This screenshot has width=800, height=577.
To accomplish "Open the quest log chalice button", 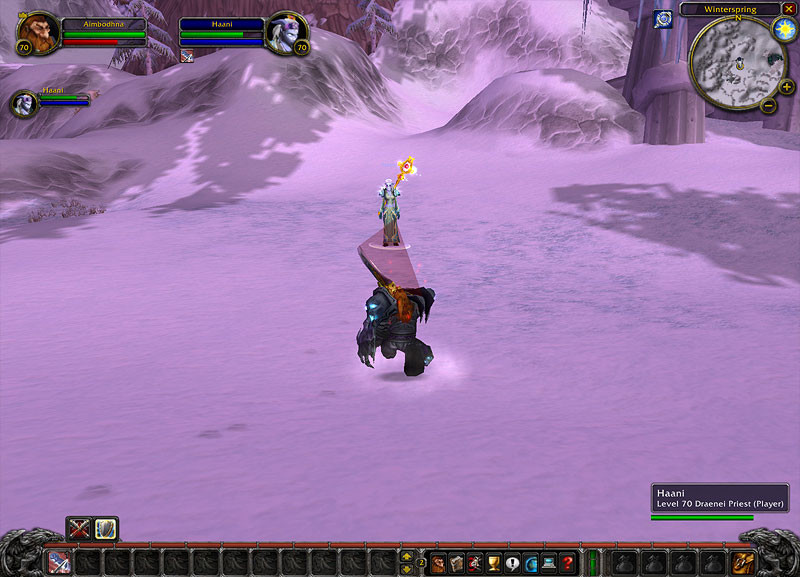I will pos(494,563).
